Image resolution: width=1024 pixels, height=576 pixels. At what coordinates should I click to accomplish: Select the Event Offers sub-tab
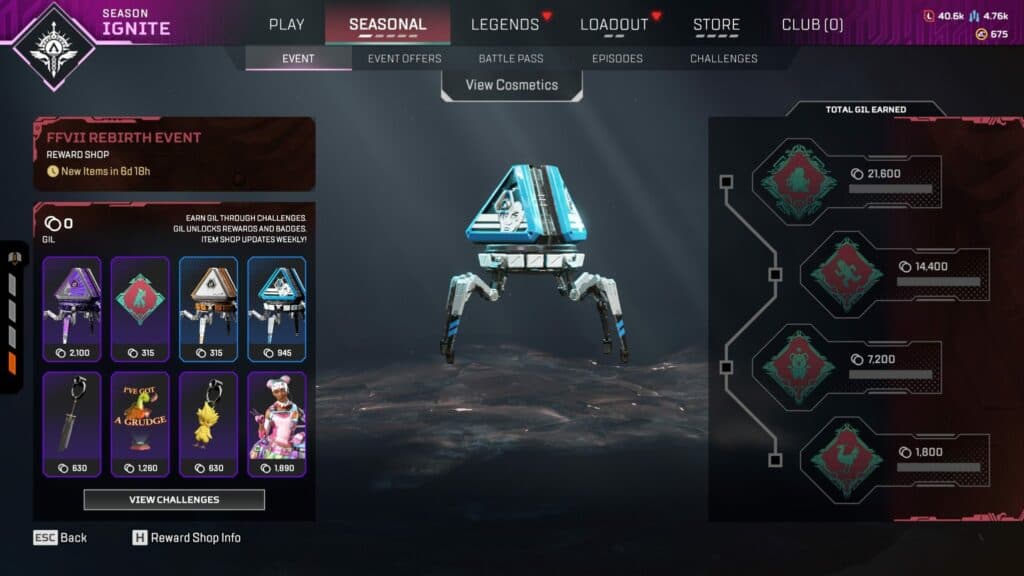(x=404, y=59)
